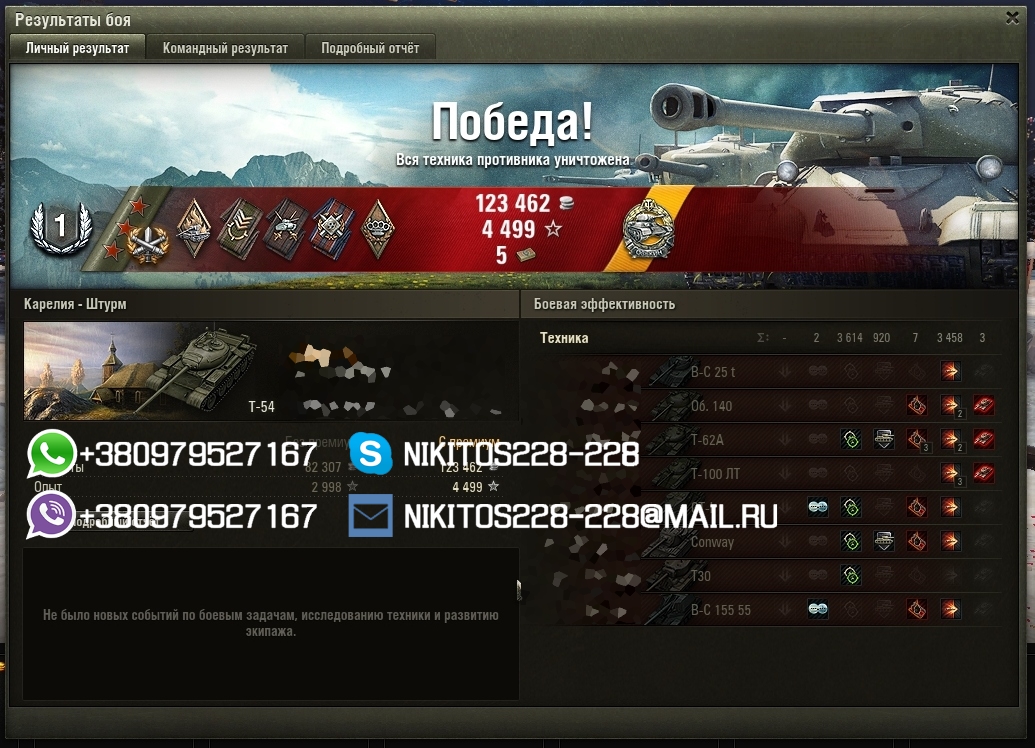
Task: Open the Командный результат tab
Action: 225,48
